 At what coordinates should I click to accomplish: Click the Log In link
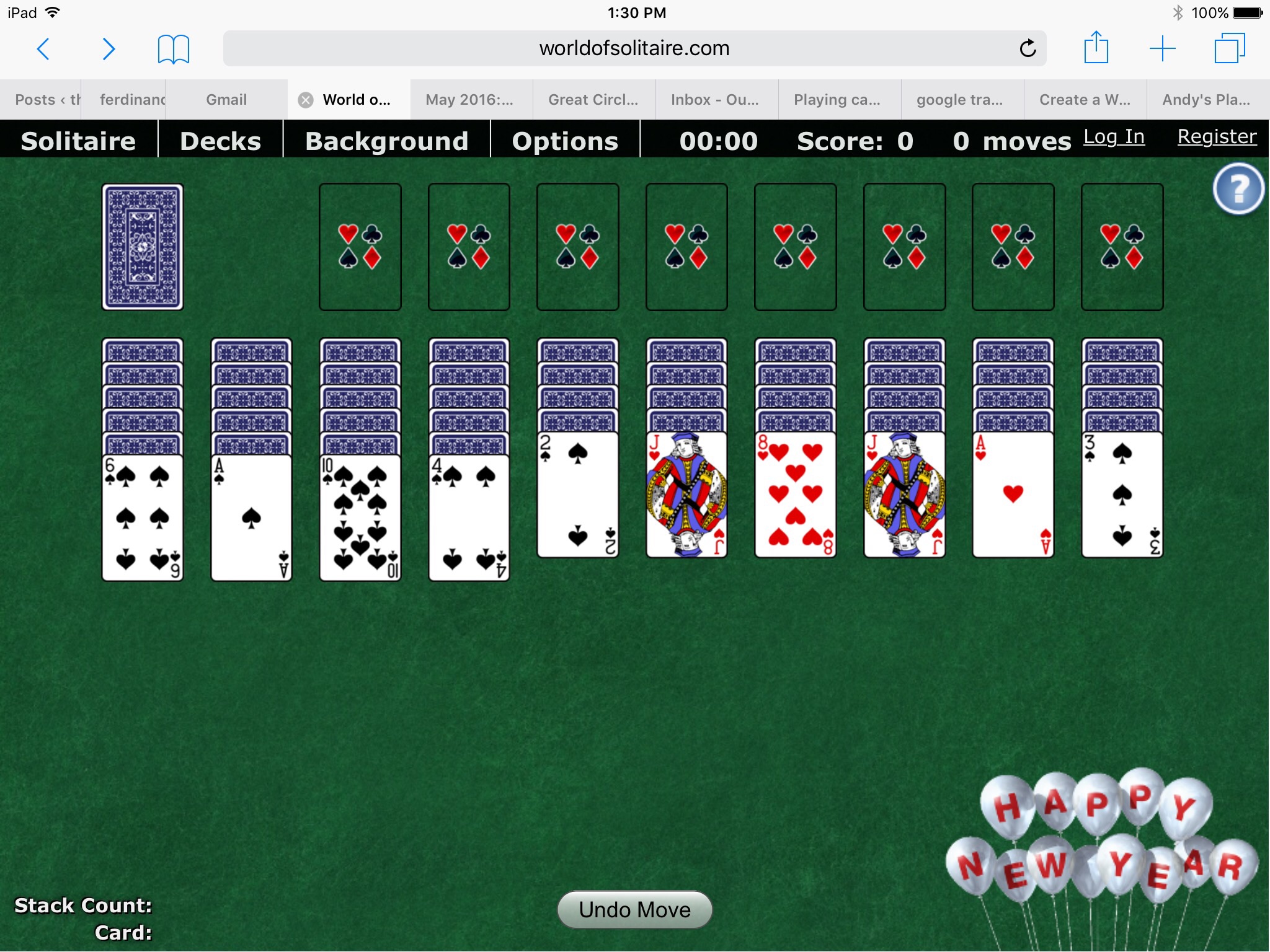(x=1113, y=138)
